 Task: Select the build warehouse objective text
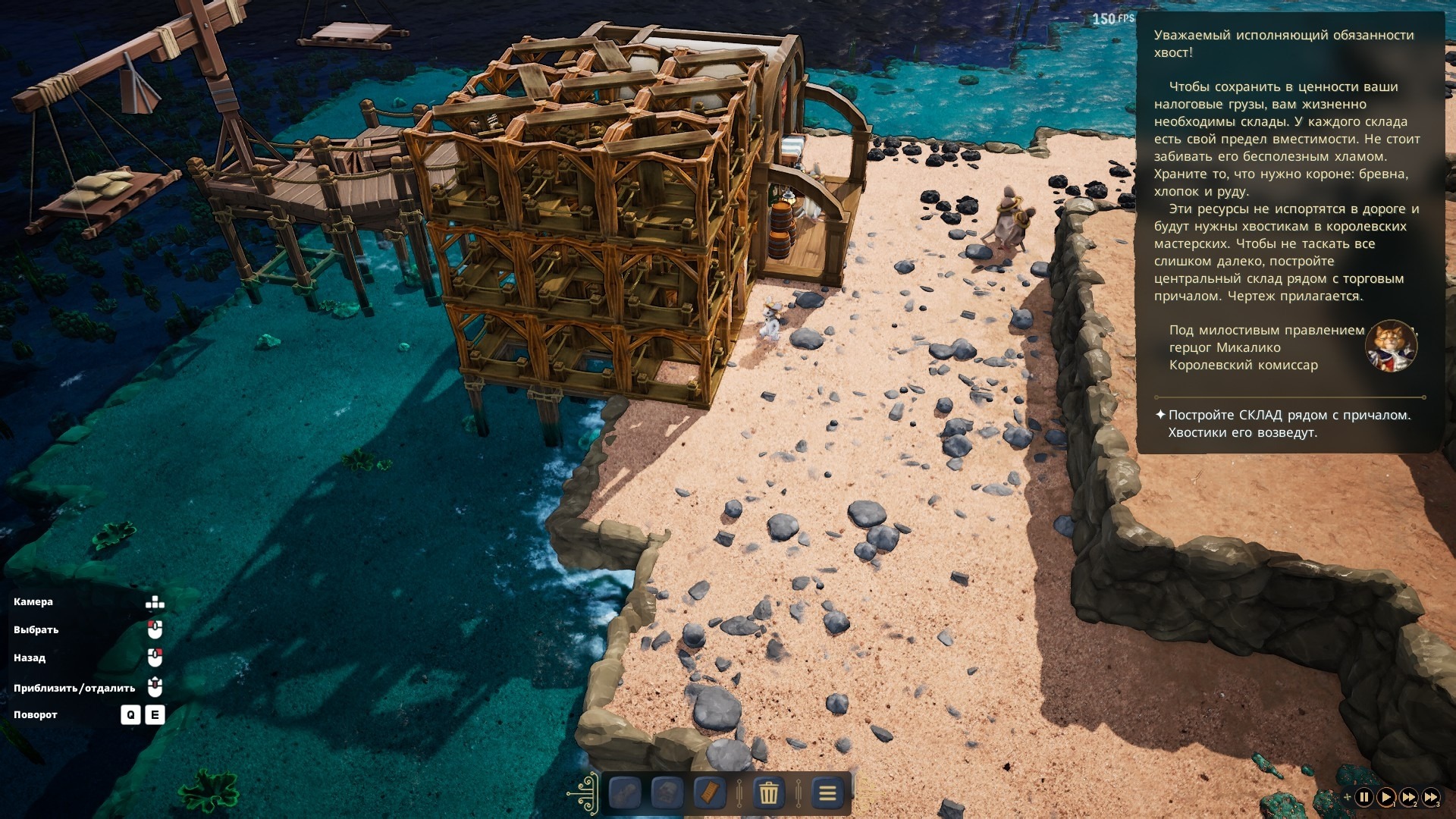pos(1288,424)
